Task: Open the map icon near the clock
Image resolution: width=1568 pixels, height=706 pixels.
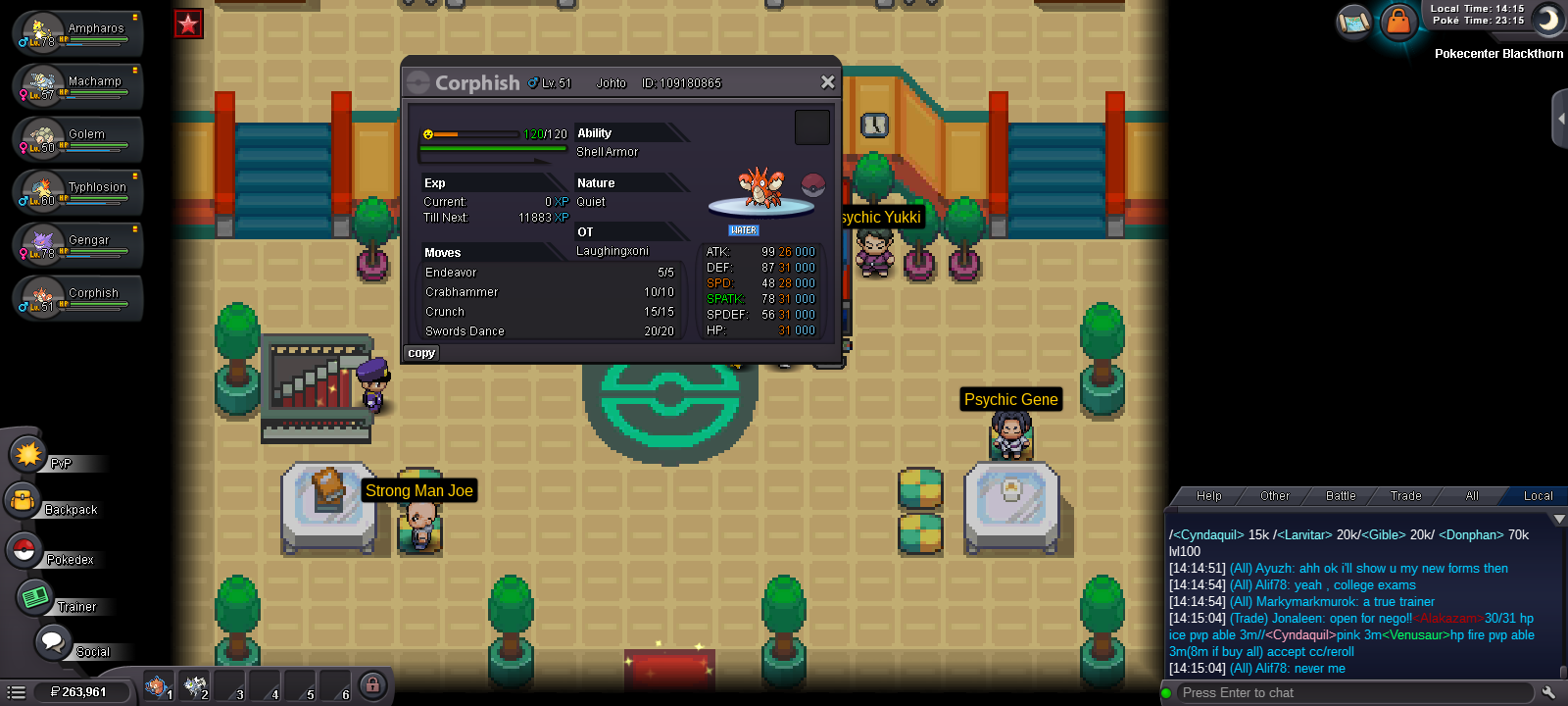Action: [x=1353, y=22]
